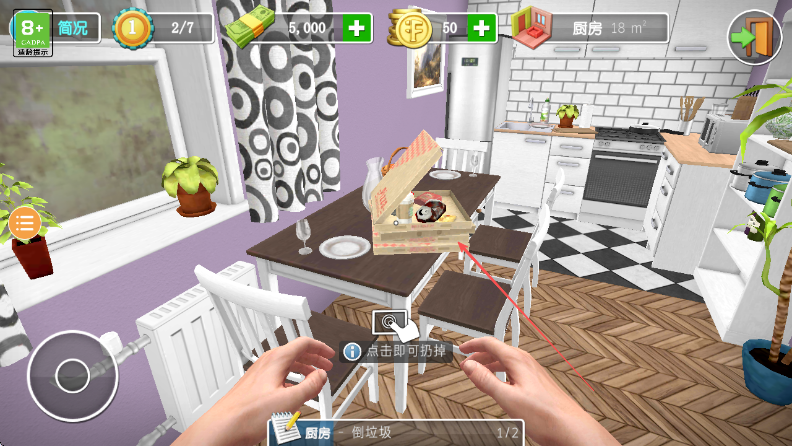This screenshot has width=792, height=446.
Task: Open the 倒垃圾 task tracker
Action: click(x=396, y=432)
